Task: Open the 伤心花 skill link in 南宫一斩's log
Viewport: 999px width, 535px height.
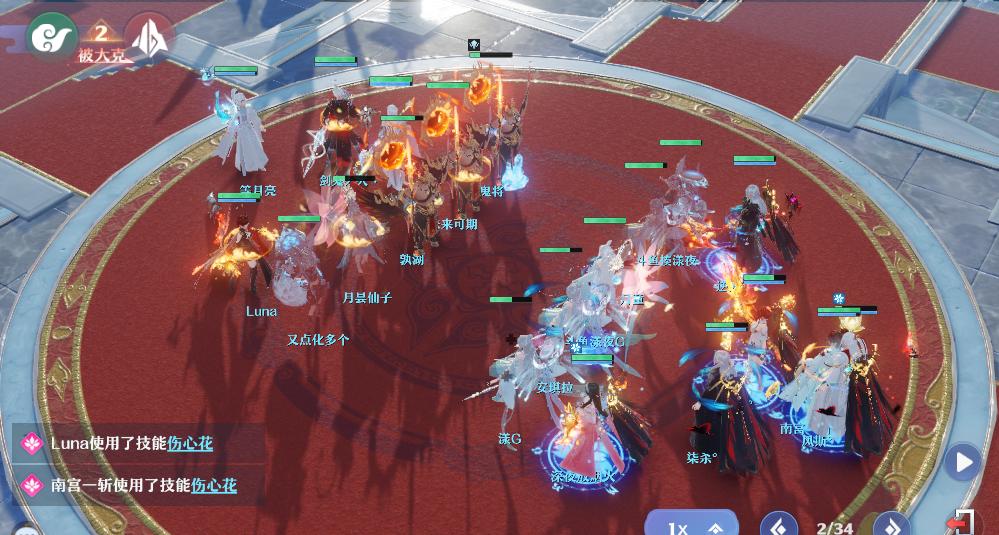Action: (x=213, y=486)
